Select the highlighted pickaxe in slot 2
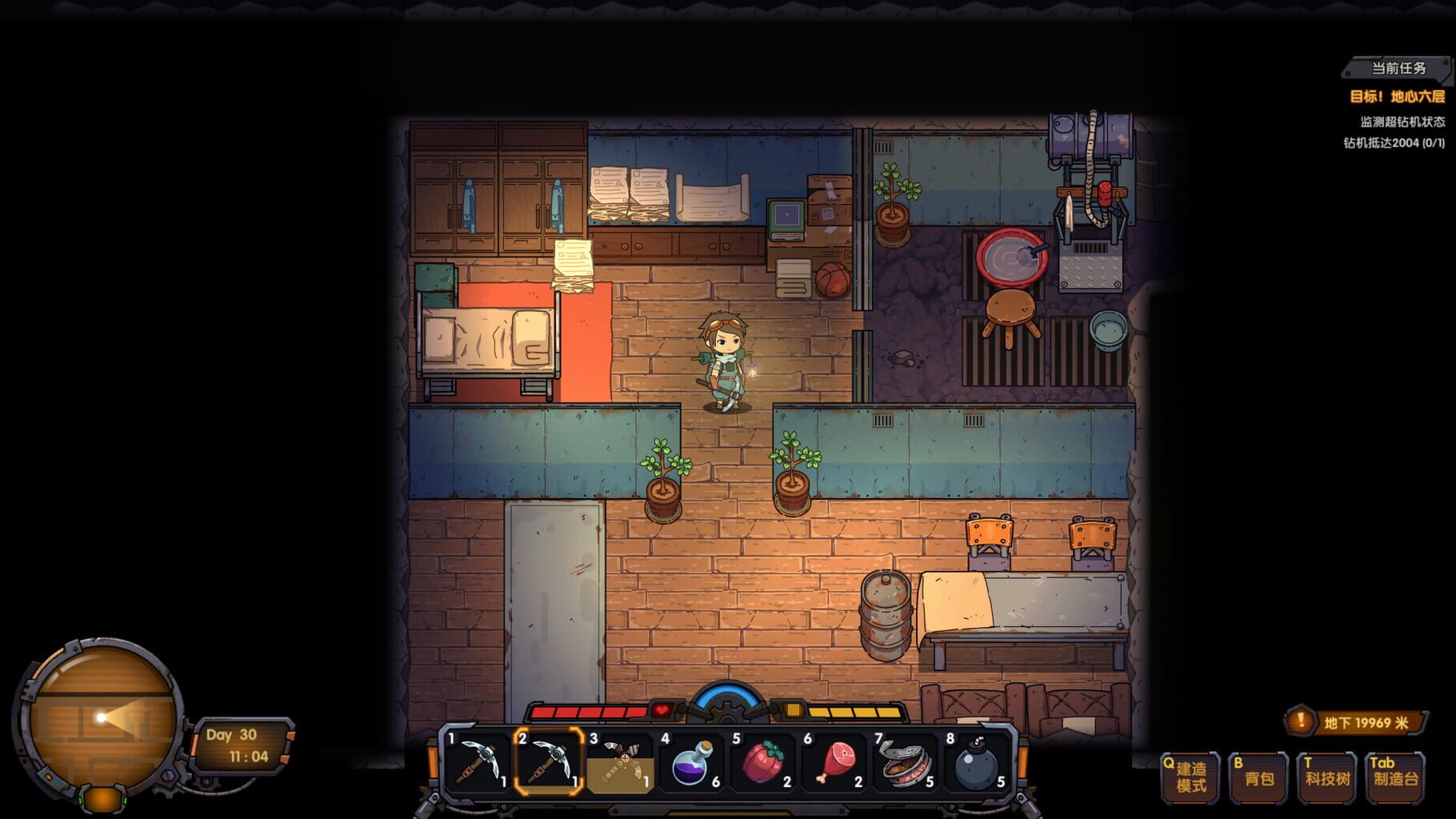This screenshot has width=1456, height=819. pyautogui.click(x=550, y=760)
